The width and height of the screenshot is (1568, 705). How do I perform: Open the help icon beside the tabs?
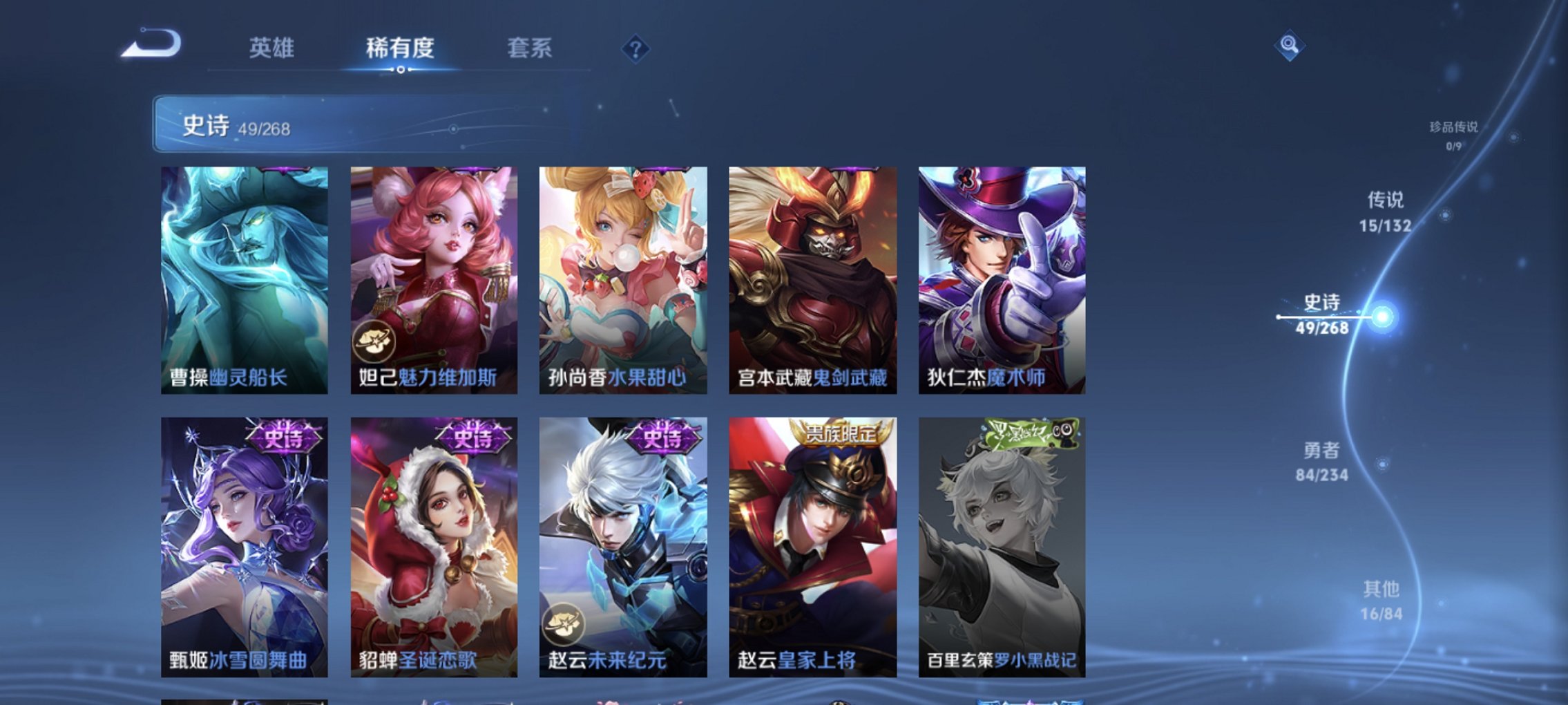[x=636, y=47]
